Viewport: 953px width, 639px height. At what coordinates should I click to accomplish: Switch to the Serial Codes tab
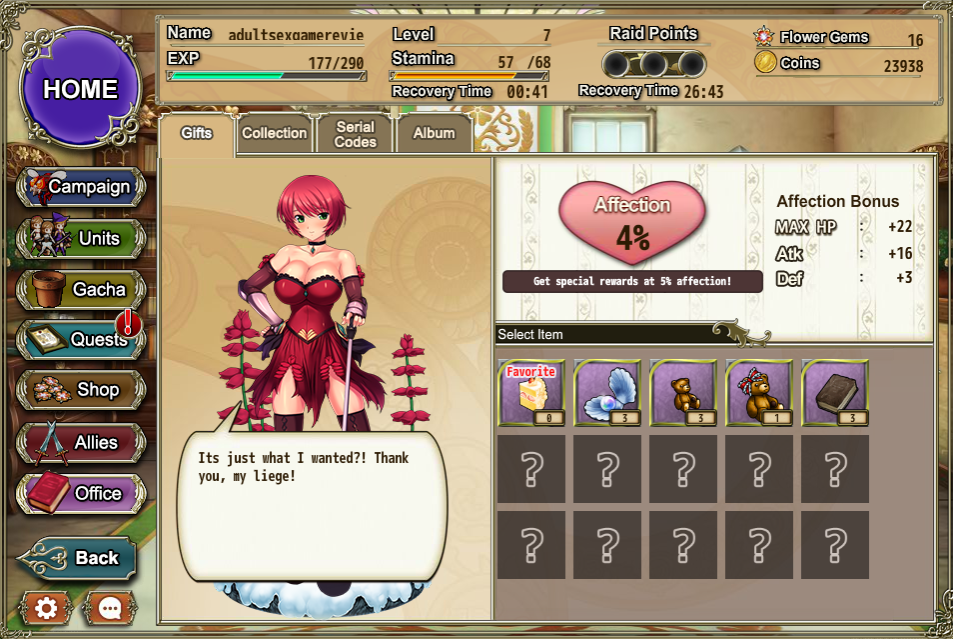point(355,134)
